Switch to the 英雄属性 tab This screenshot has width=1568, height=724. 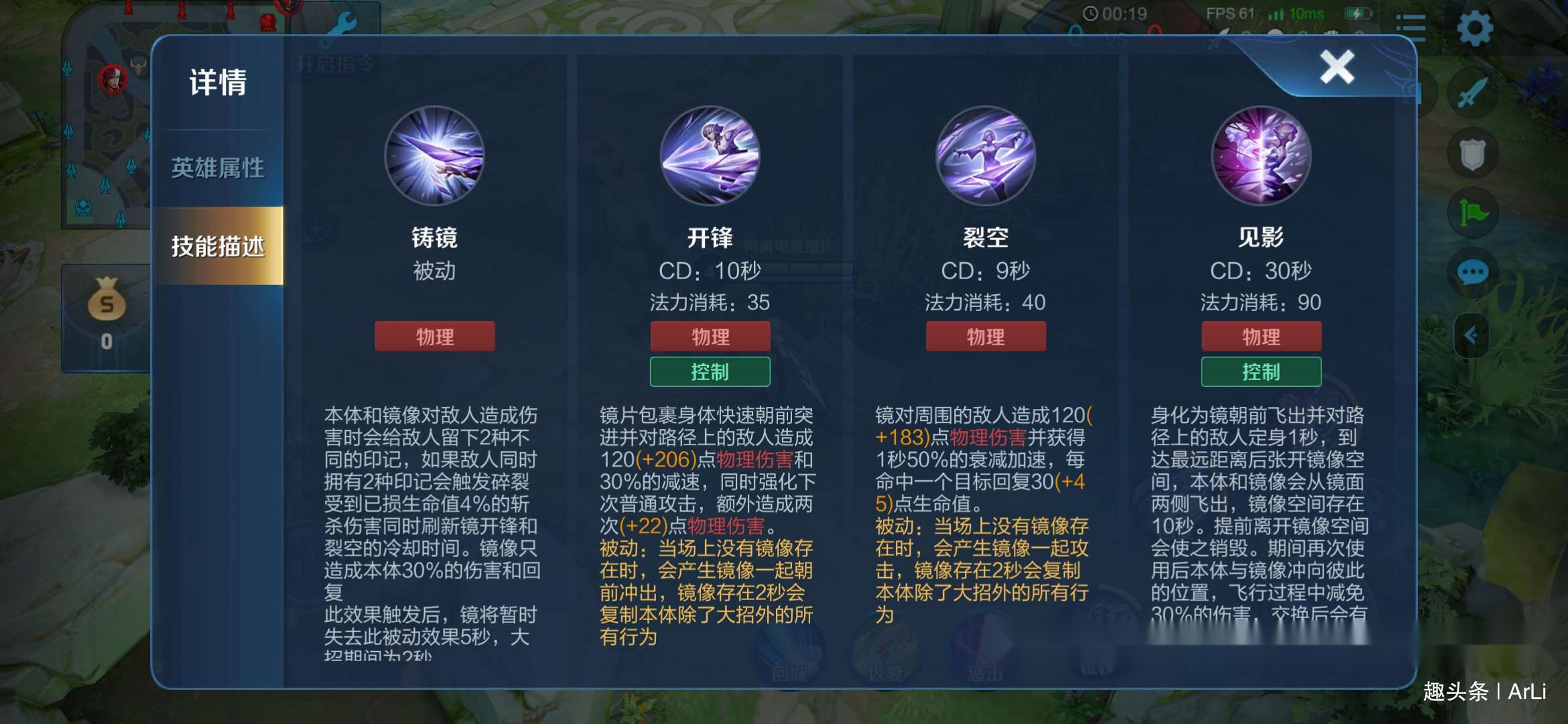coord(217,166)
